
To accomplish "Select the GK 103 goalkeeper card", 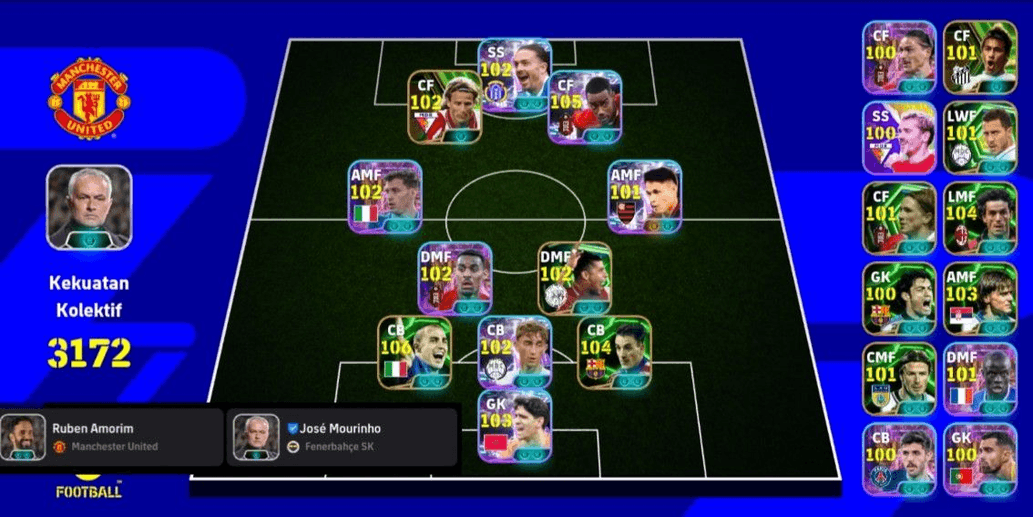I will [514, 426].
